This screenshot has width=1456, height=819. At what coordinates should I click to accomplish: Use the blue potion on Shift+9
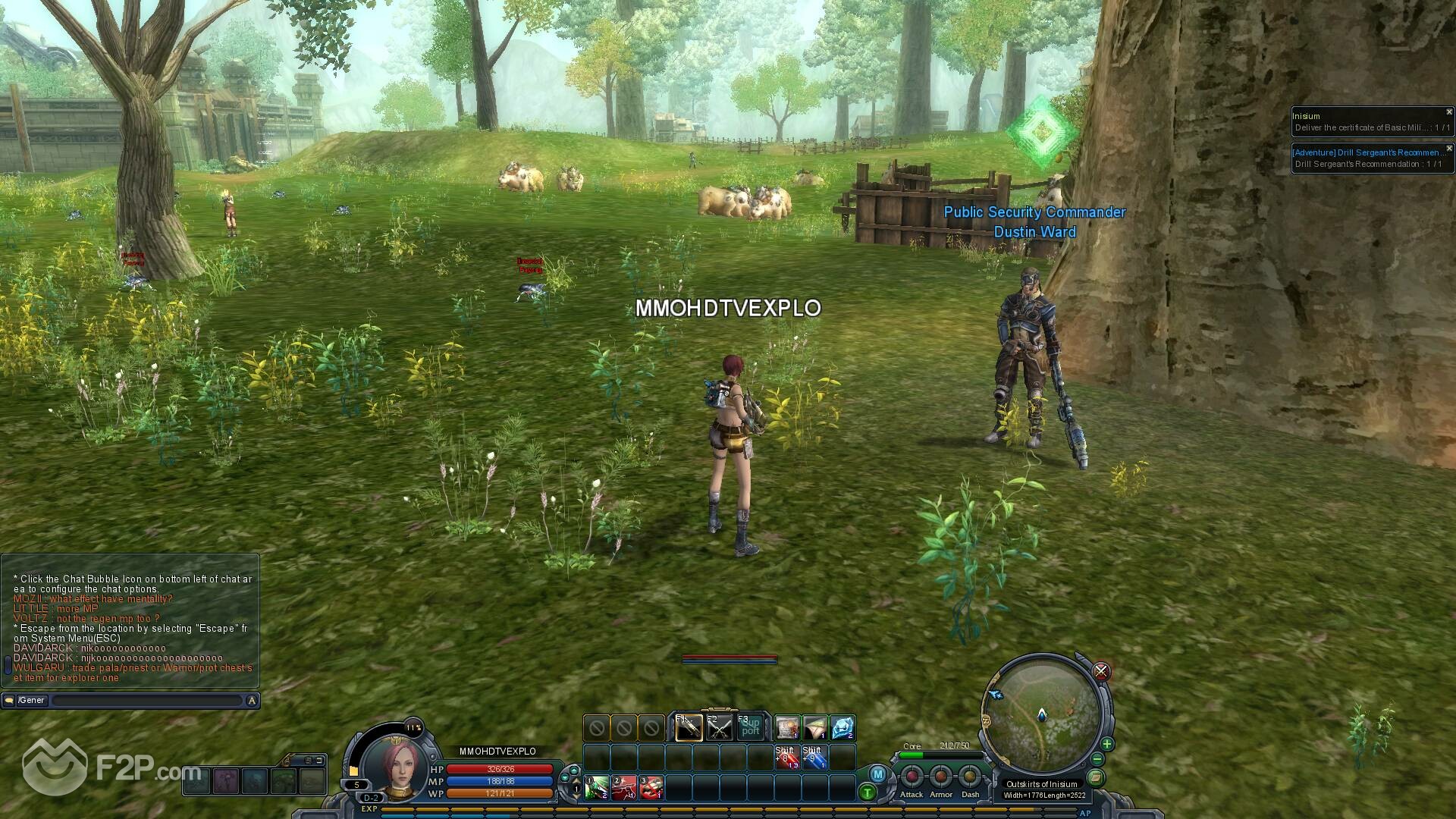click(814, 757)
